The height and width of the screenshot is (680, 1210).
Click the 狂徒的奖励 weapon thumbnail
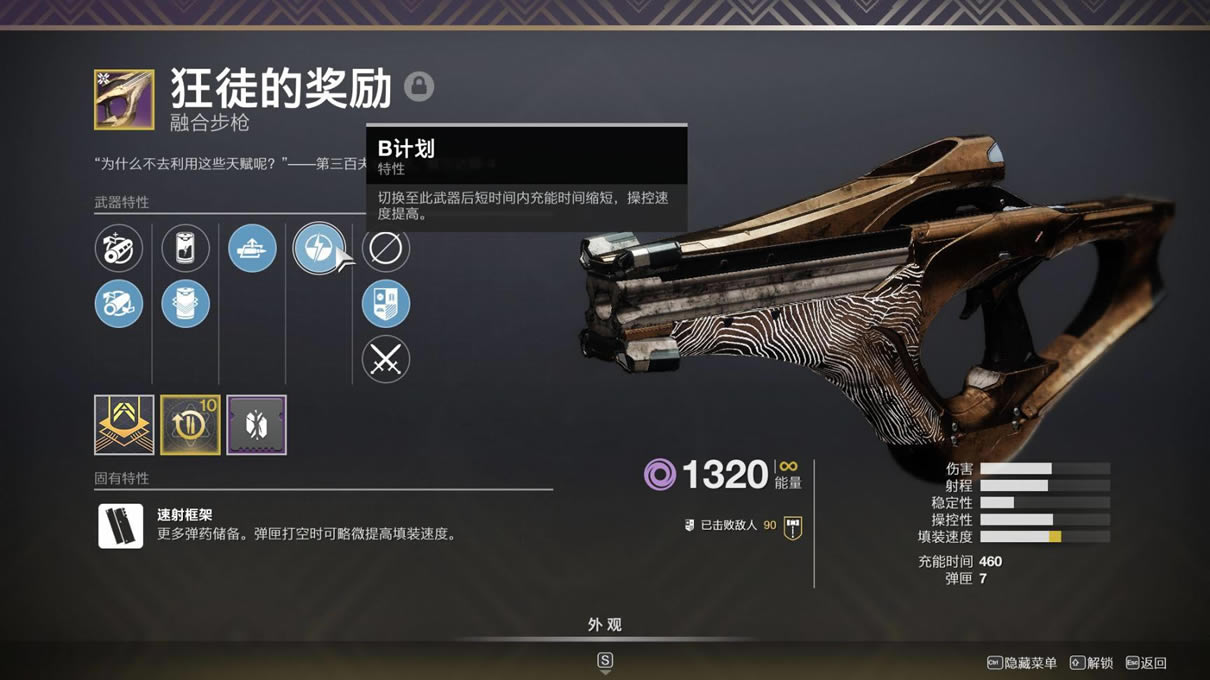pyautogui.click(x=124, y=99)
